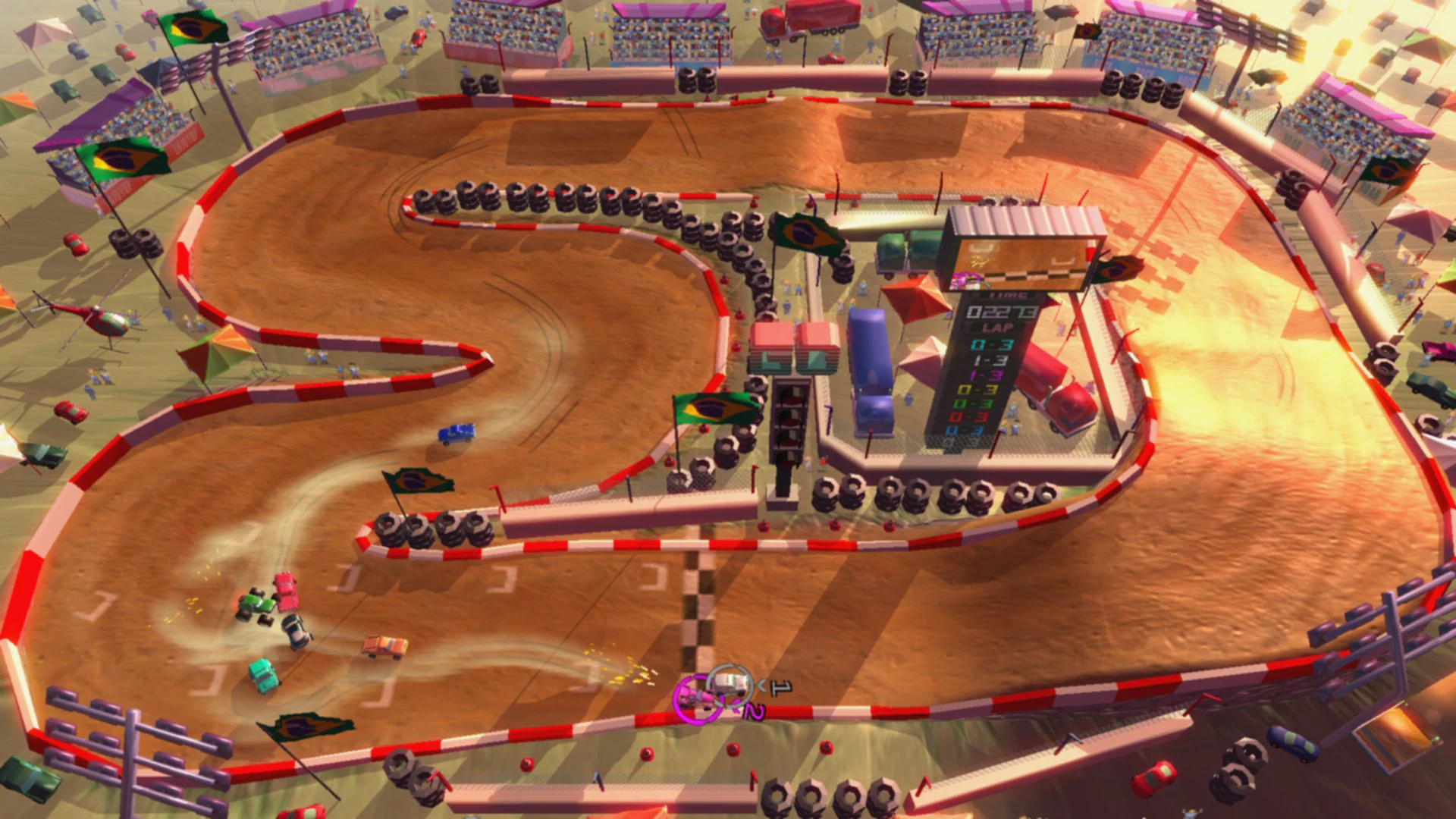
Task: Click the yellow 0-3 score row
Action: 977,389
